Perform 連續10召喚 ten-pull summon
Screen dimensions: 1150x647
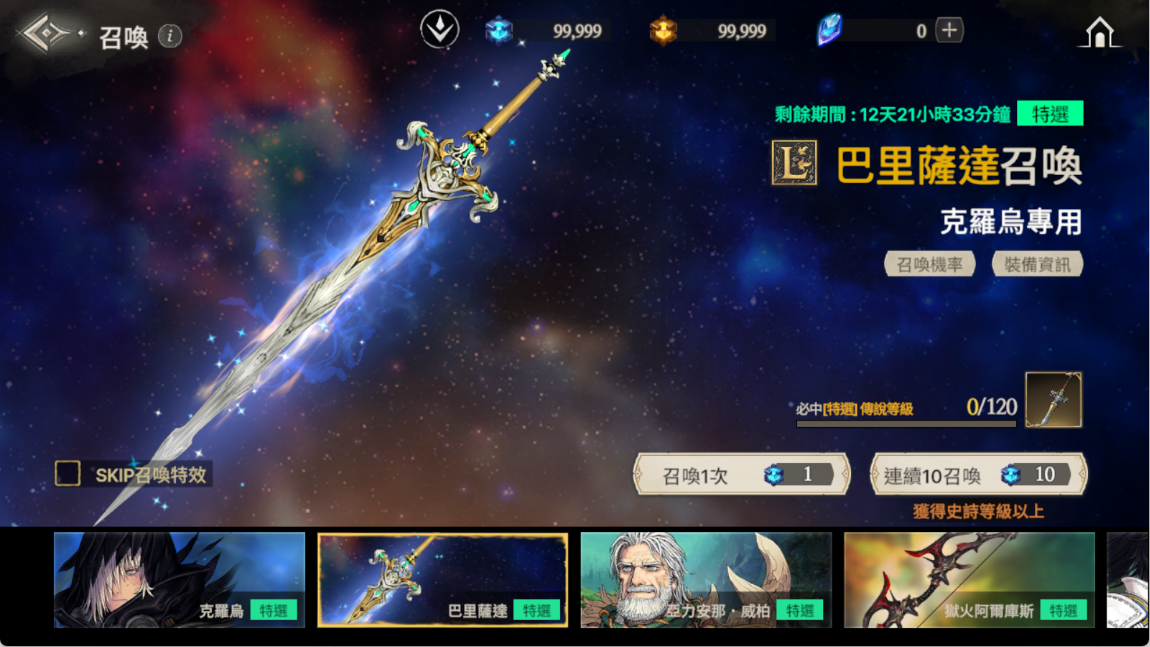(978, 475)
